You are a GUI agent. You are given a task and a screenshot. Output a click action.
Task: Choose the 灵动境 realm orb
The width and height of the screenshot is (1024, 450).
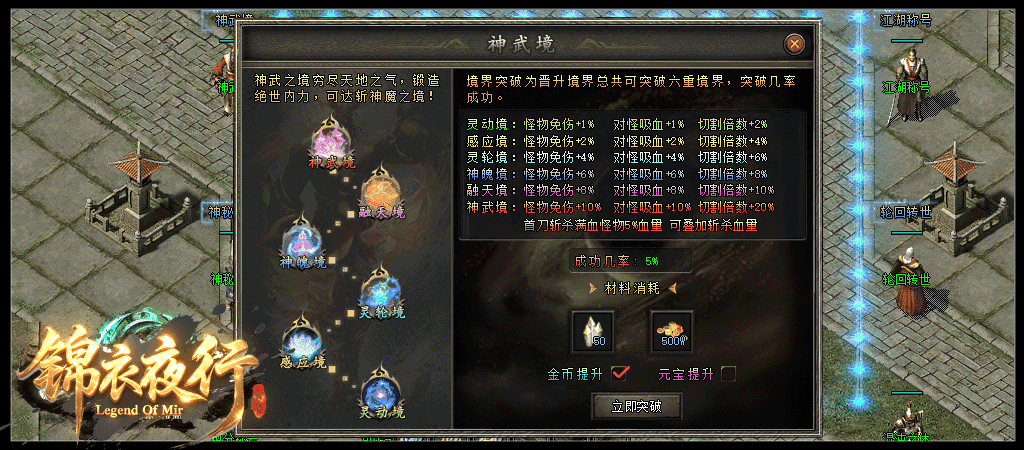[x=382, y=389]
